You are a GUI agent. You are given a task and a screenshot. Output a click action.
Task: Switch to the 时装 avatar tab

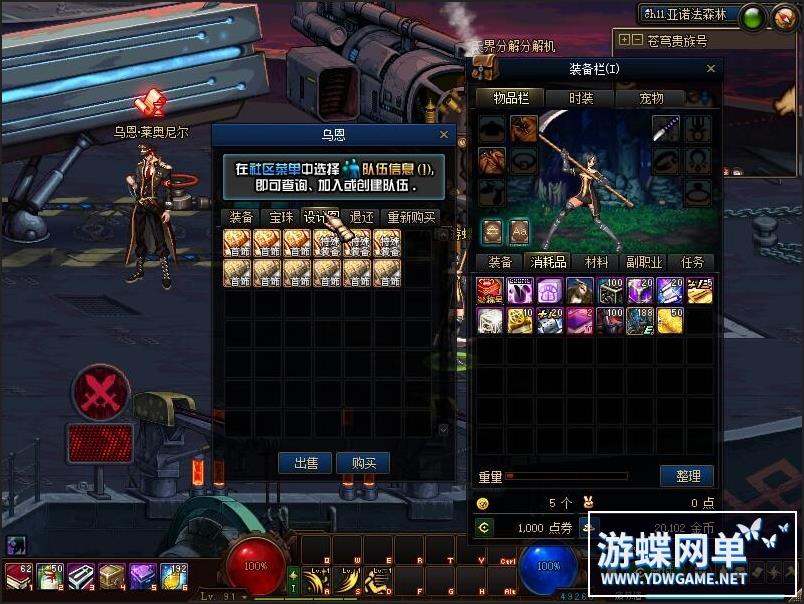pos(581,98)
